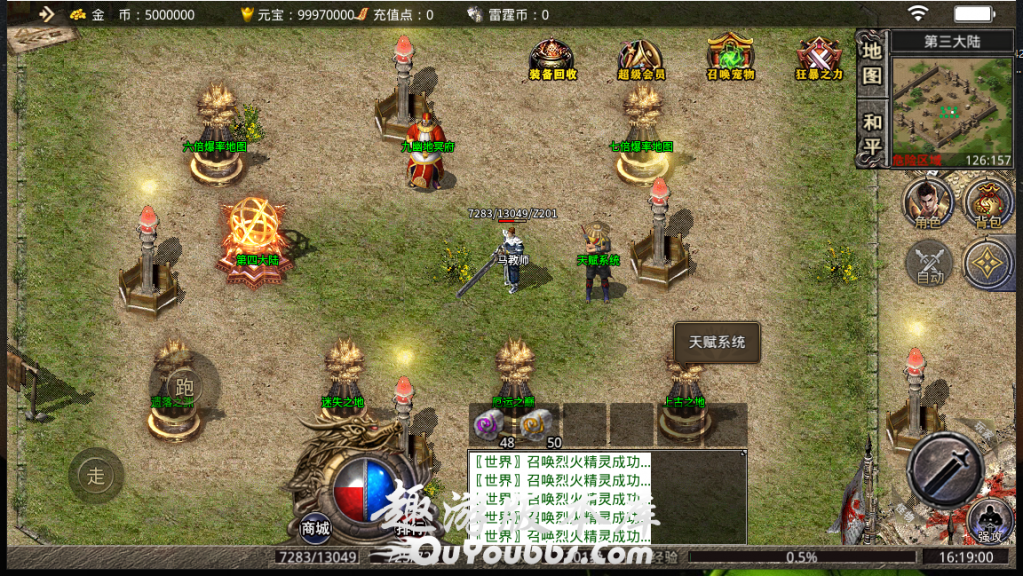Viewport: 1023px width, 576px height.
Task: Open the 商城 shop
Action: click(x=316, y=527)
